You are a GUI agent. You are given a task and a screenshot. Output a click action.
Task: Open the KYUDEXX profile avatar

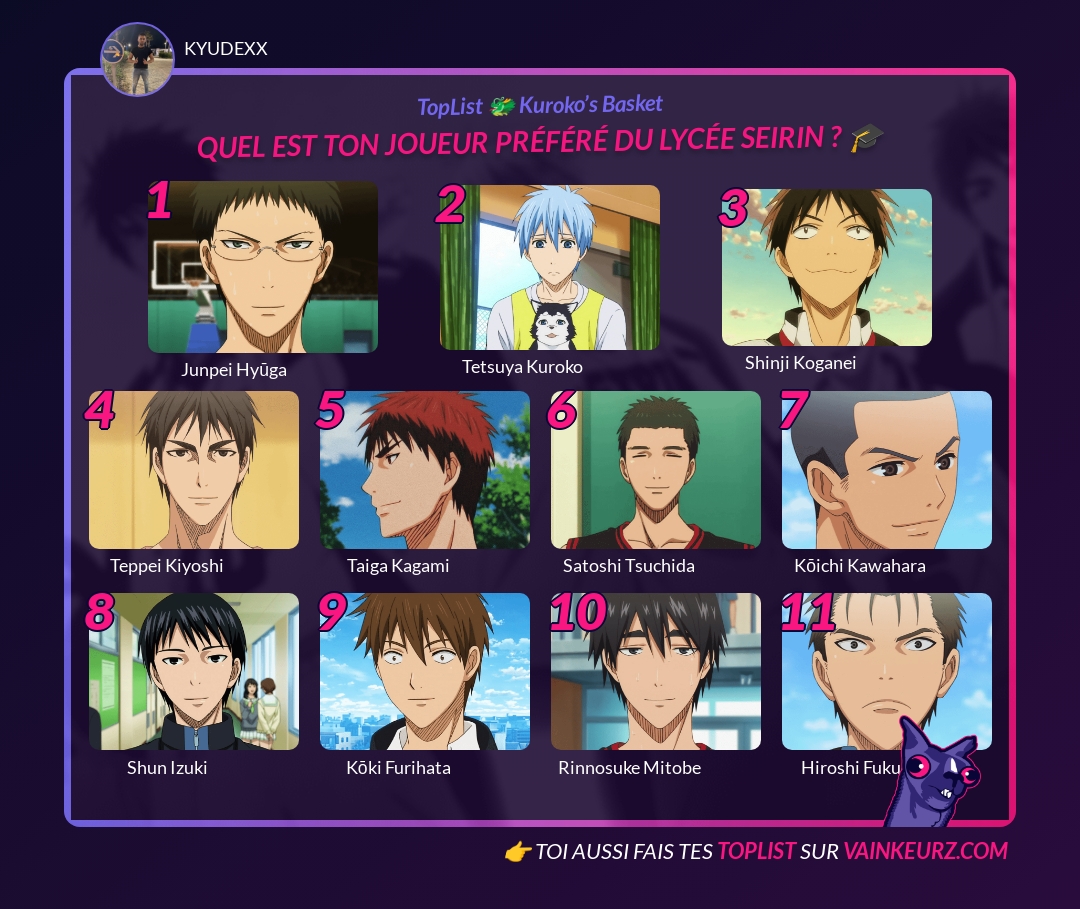tap(138, 59)
